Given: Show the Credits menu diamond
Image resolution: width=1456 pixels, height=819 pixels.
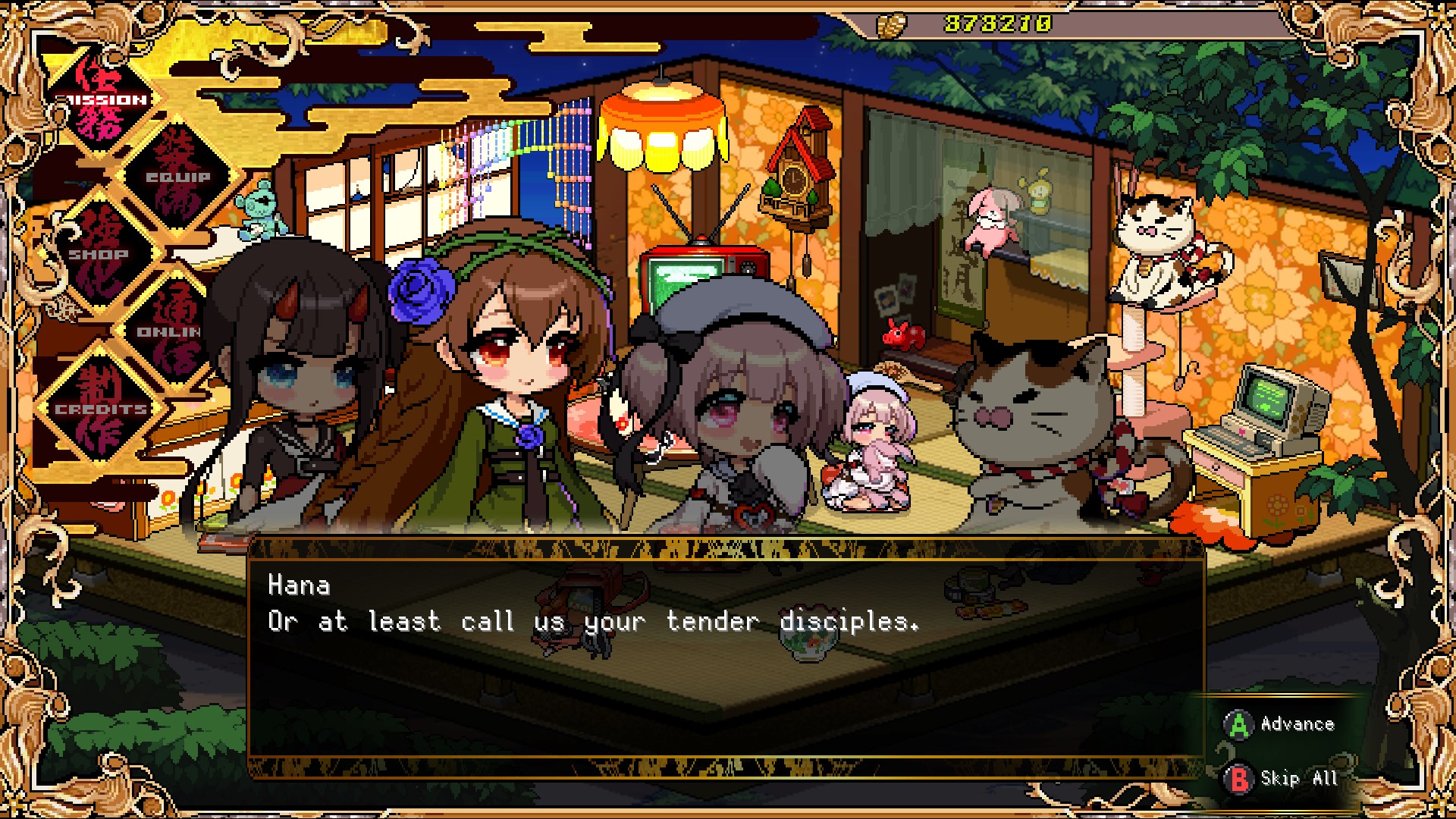Looking at the screenshot, I should [101, 409].
